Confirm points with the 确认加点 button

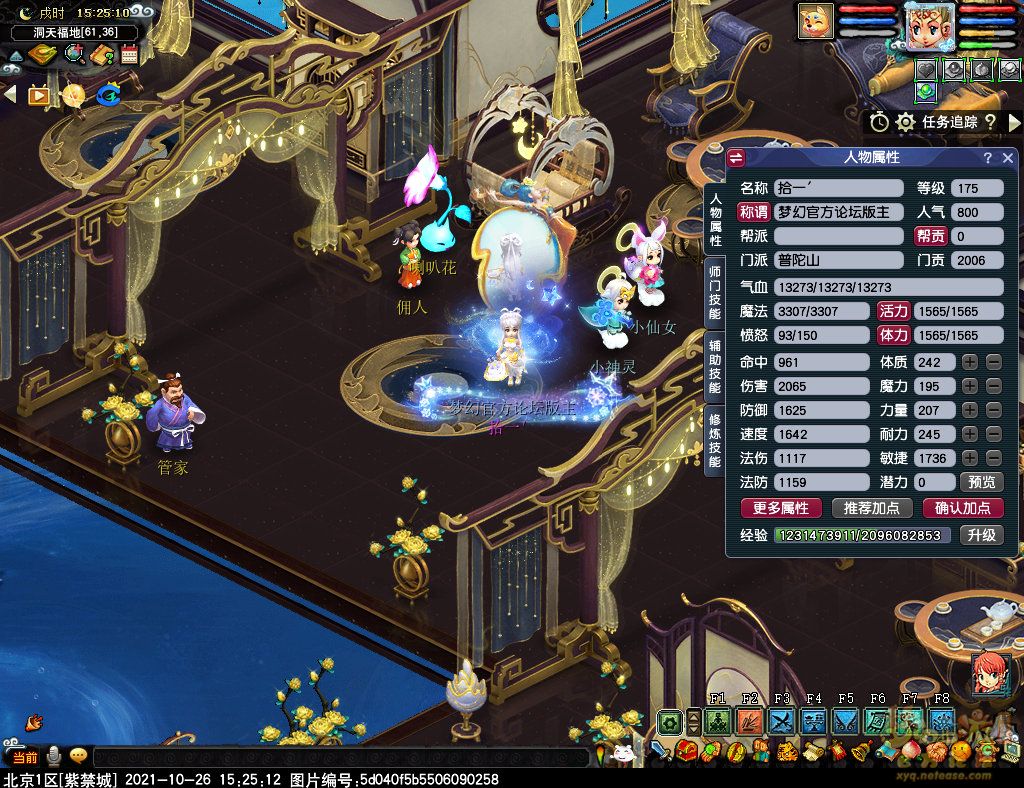962,508
